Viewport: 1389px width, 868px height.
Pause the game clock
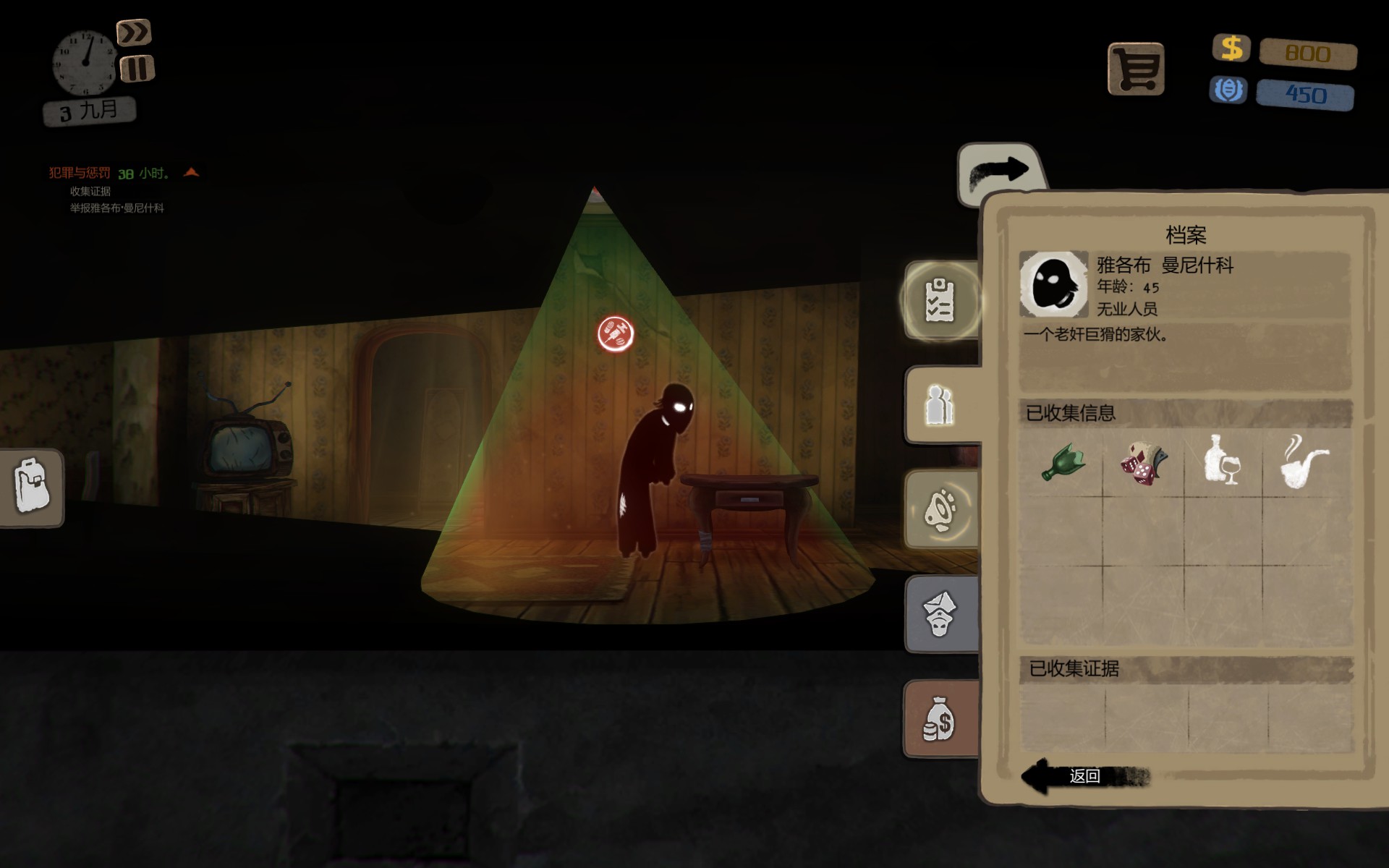[x=137, y=69]
